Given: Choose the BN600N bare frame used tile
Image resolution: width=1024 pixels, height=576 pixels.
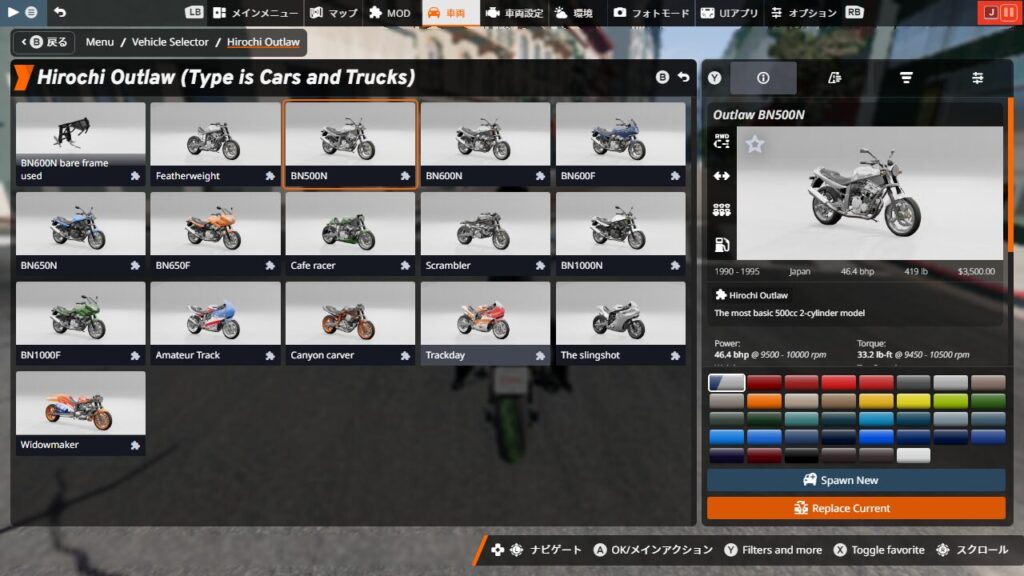Looking at the screenshot, I should [x=80, y=144].
